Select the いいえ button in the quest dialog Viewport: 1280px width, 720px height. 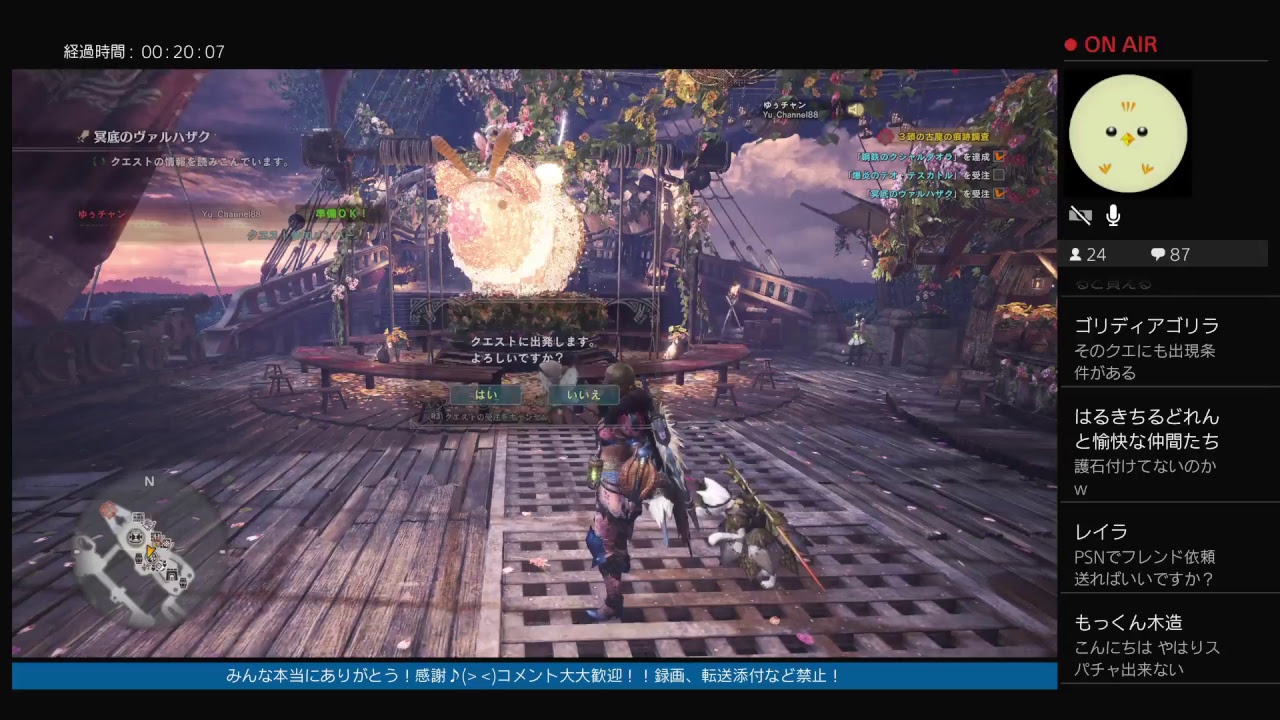(x=583, y=395)
